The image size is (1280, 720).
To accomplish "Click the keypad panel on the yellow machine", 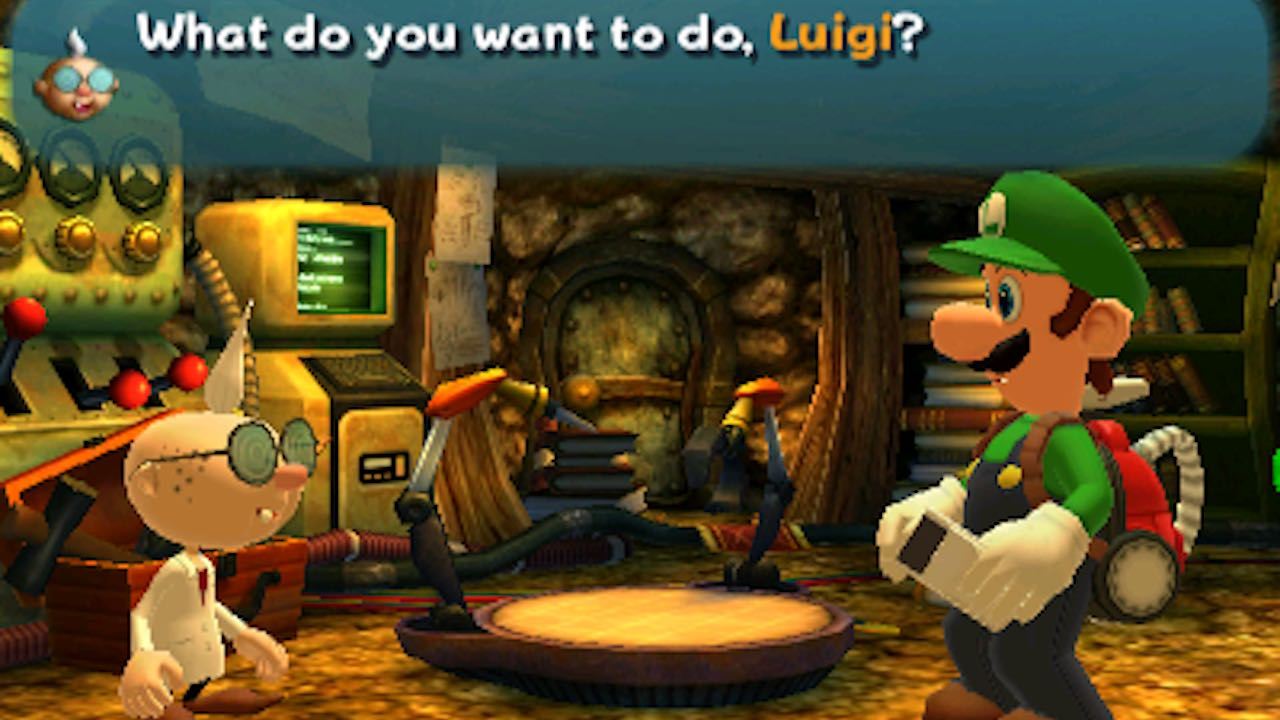I will coord(385,465).
